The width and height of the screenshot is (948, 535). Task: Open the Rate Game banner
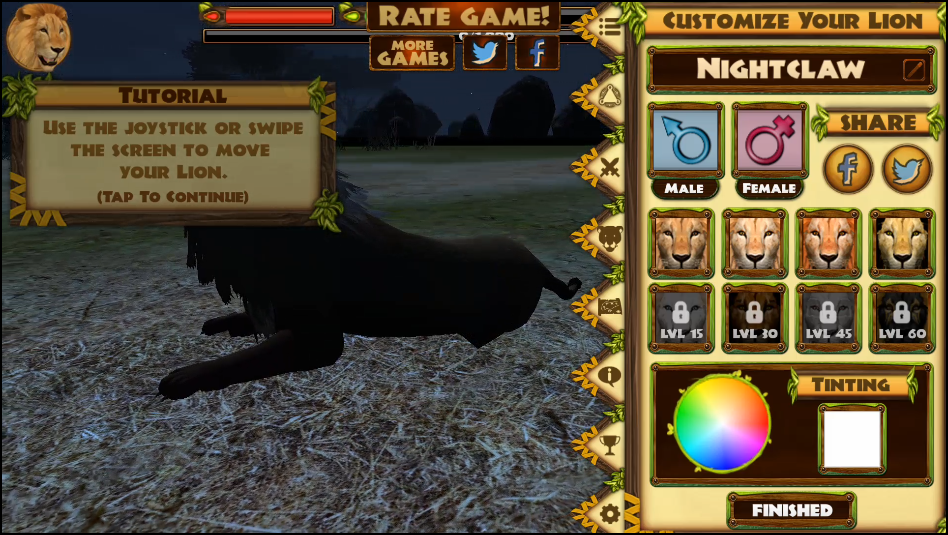click(463, 16)
